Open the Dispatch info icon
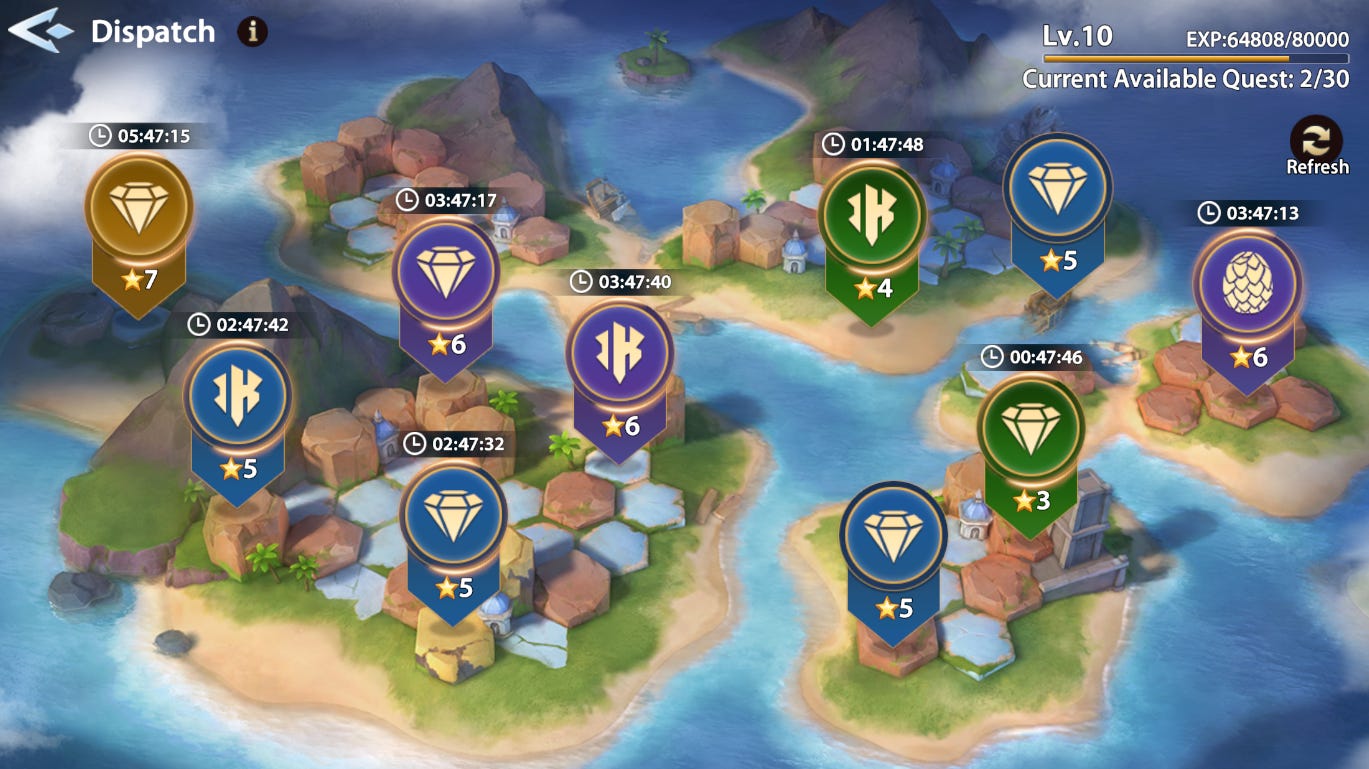The image size is (1369, 769). click(x=252, y=32)
